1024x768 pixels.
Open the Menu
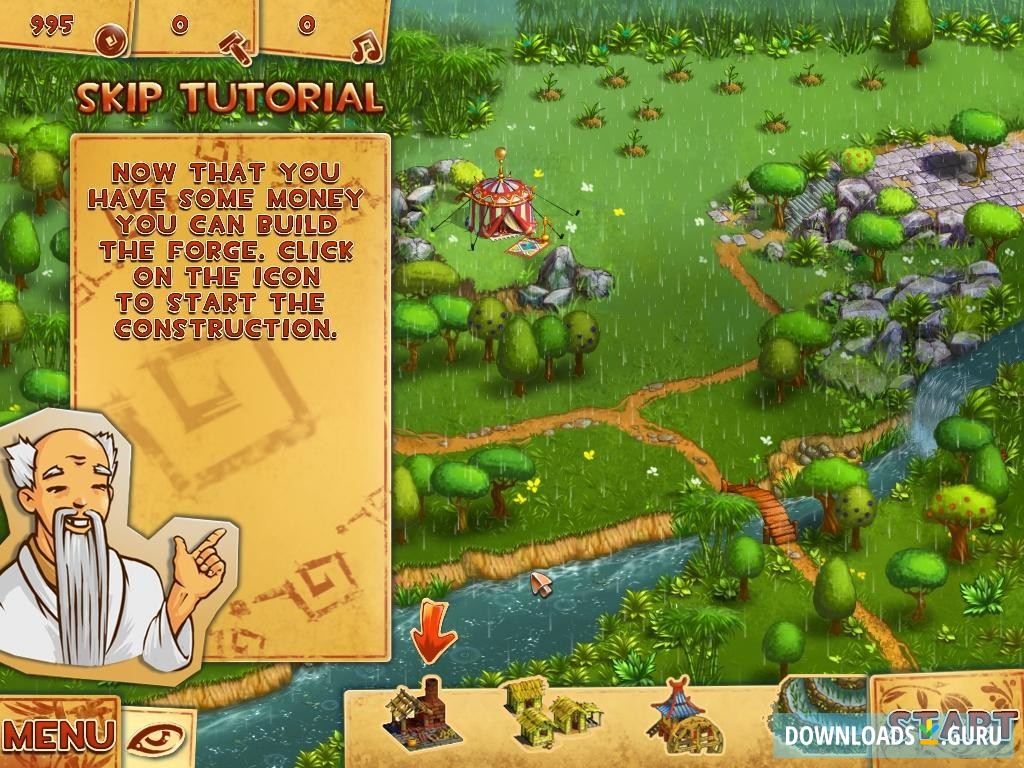click(58, 735)
